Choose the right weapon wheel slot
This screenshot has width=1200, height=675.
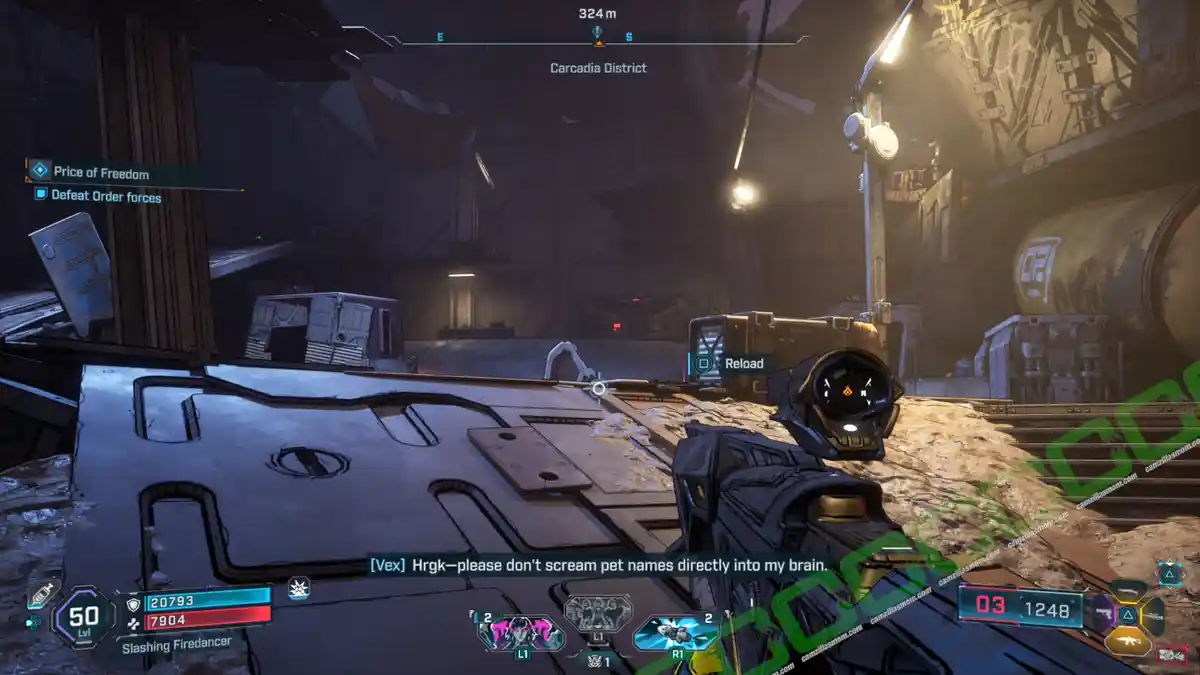pos(1153,614)
